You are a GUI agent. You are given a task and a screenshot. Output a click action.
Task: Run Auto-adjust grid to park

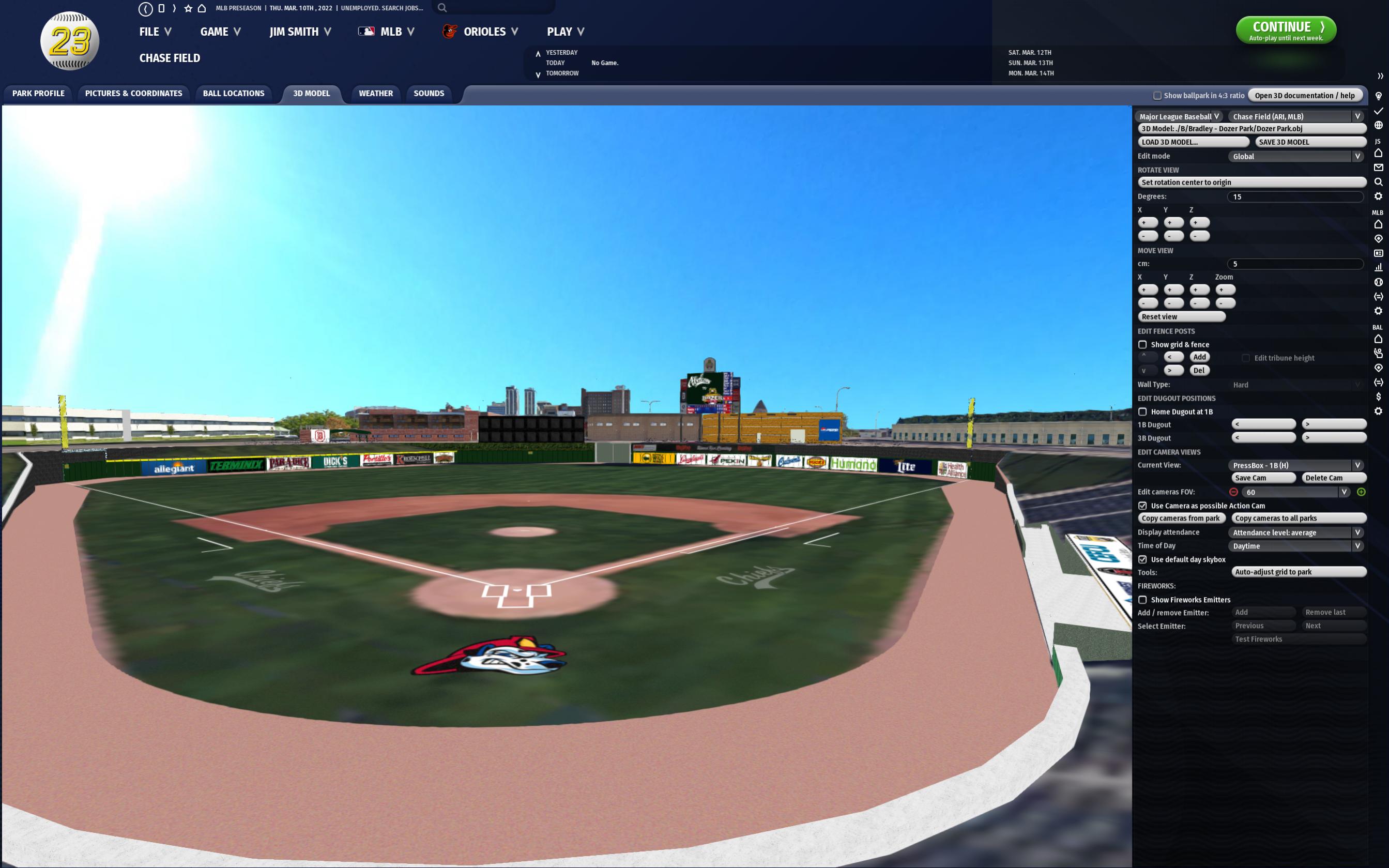1299,572
